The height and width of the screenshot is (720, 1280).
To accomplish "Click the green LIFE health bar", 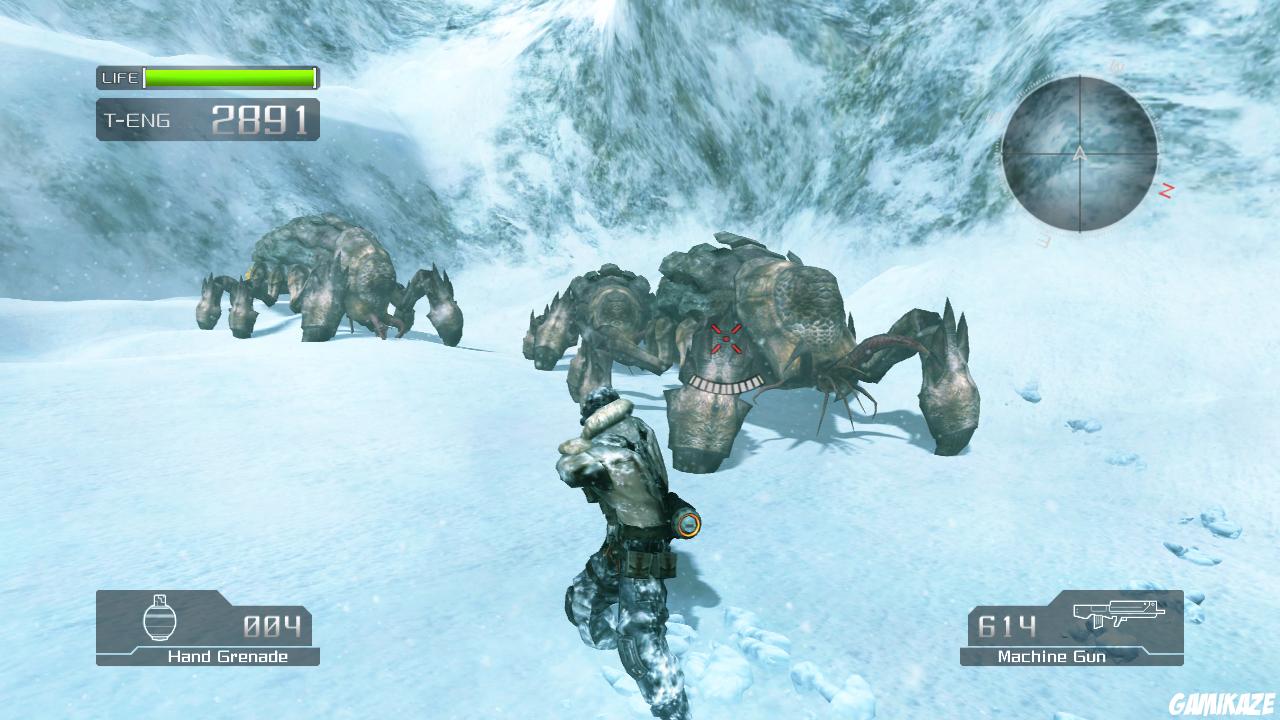I will pos(228,77).
